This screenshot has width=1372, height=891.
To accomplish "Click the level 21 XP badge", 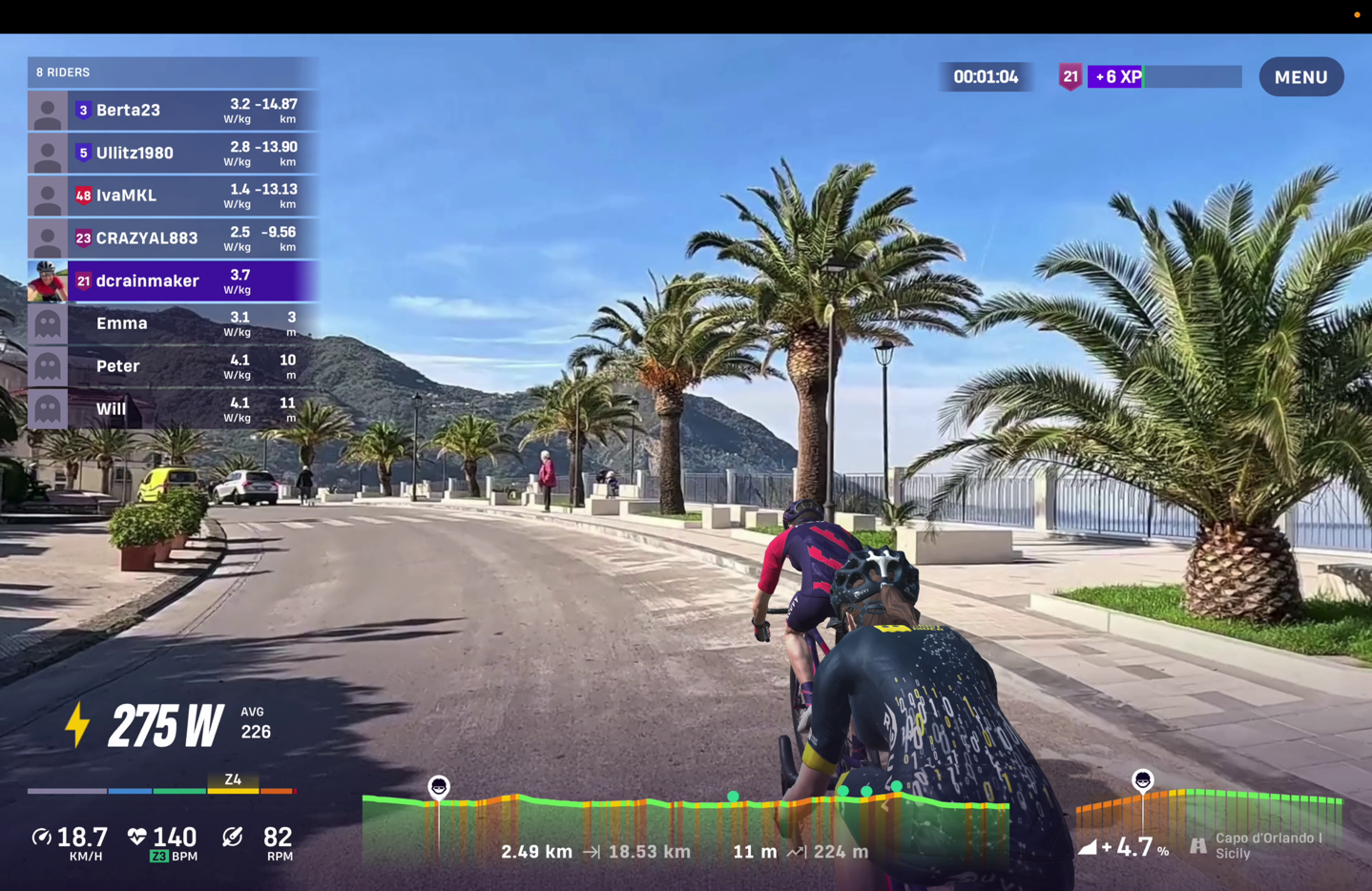I will [x=1070, y=77].
